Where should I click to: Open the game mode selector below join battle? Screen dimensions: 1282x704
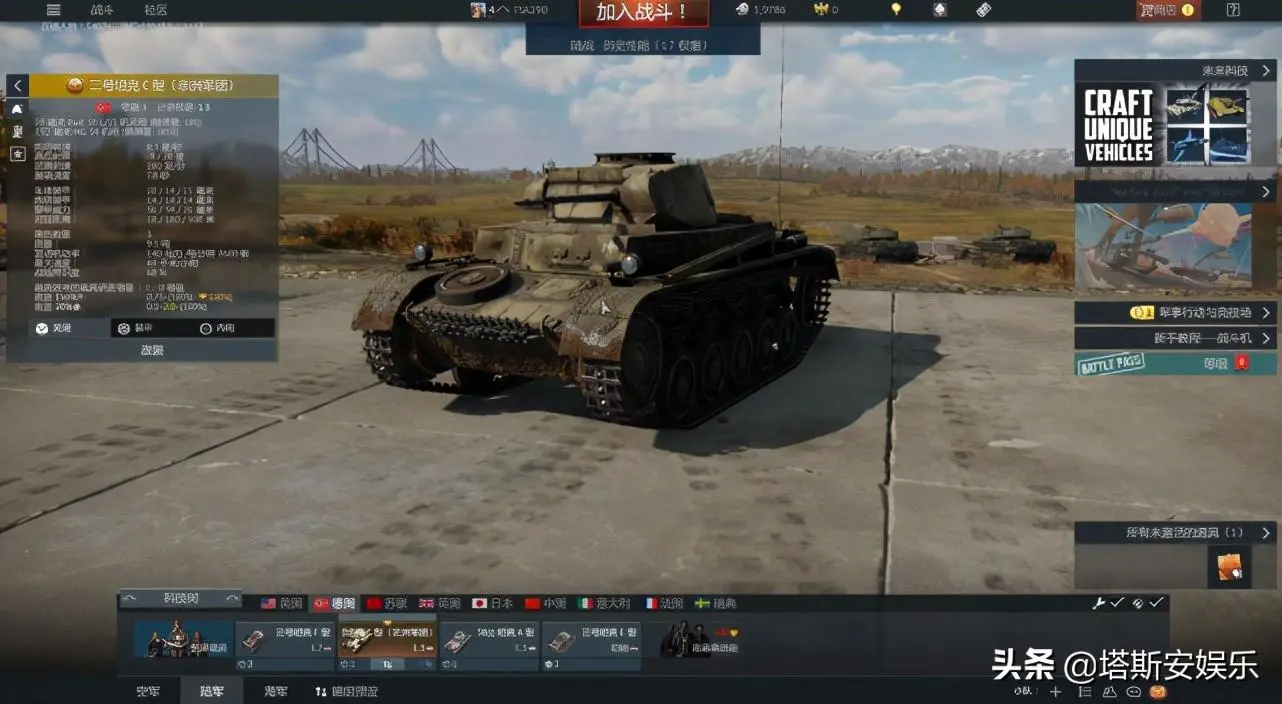643,45
